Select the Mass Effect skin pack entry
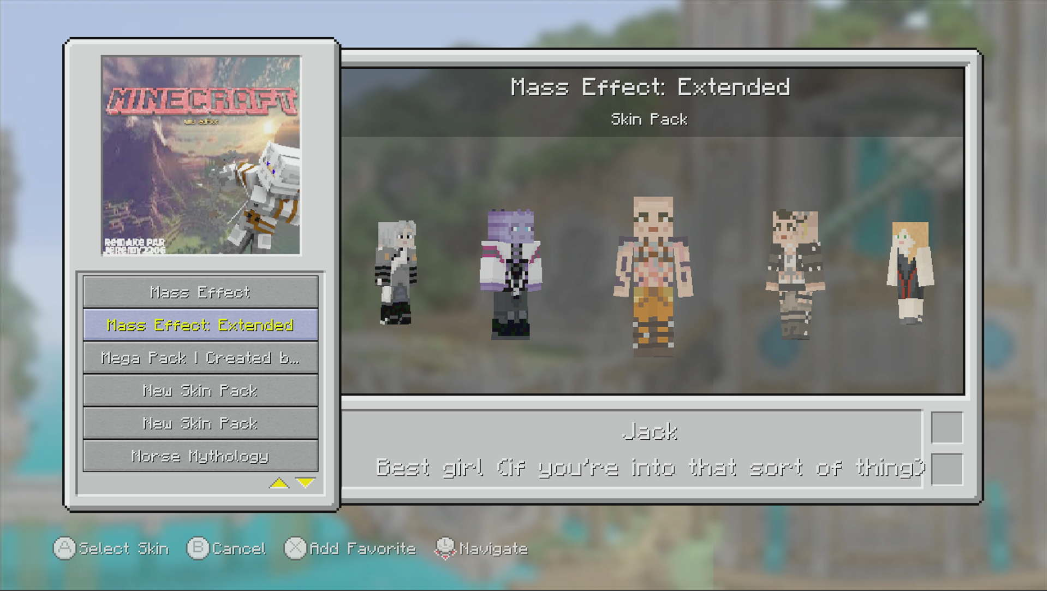The height and width of the screenshot is (591, 1047). click(x=200, y=292)
